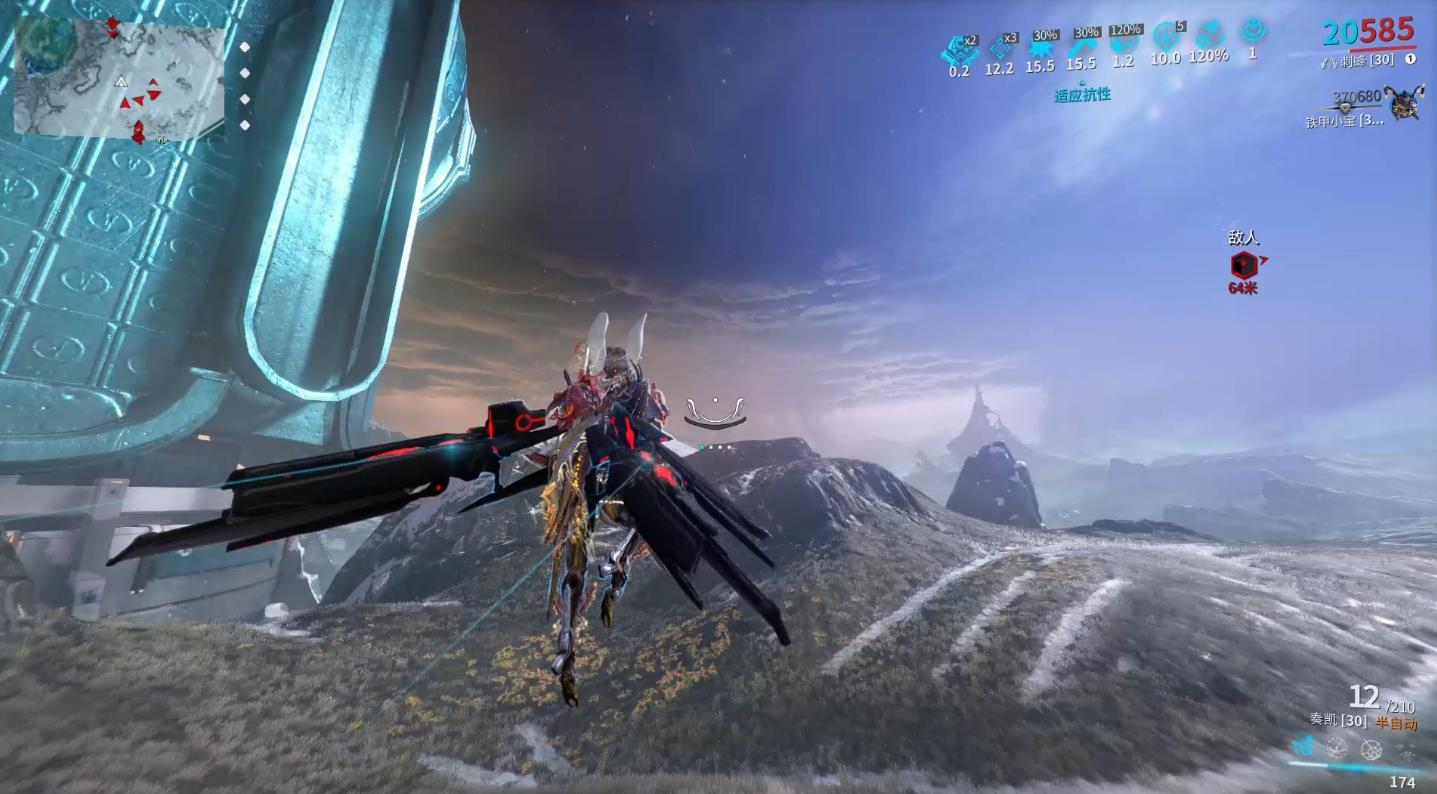Click the 120% buff timed at 1.2
This screenshot has width=1437, height=794.
1124,43
